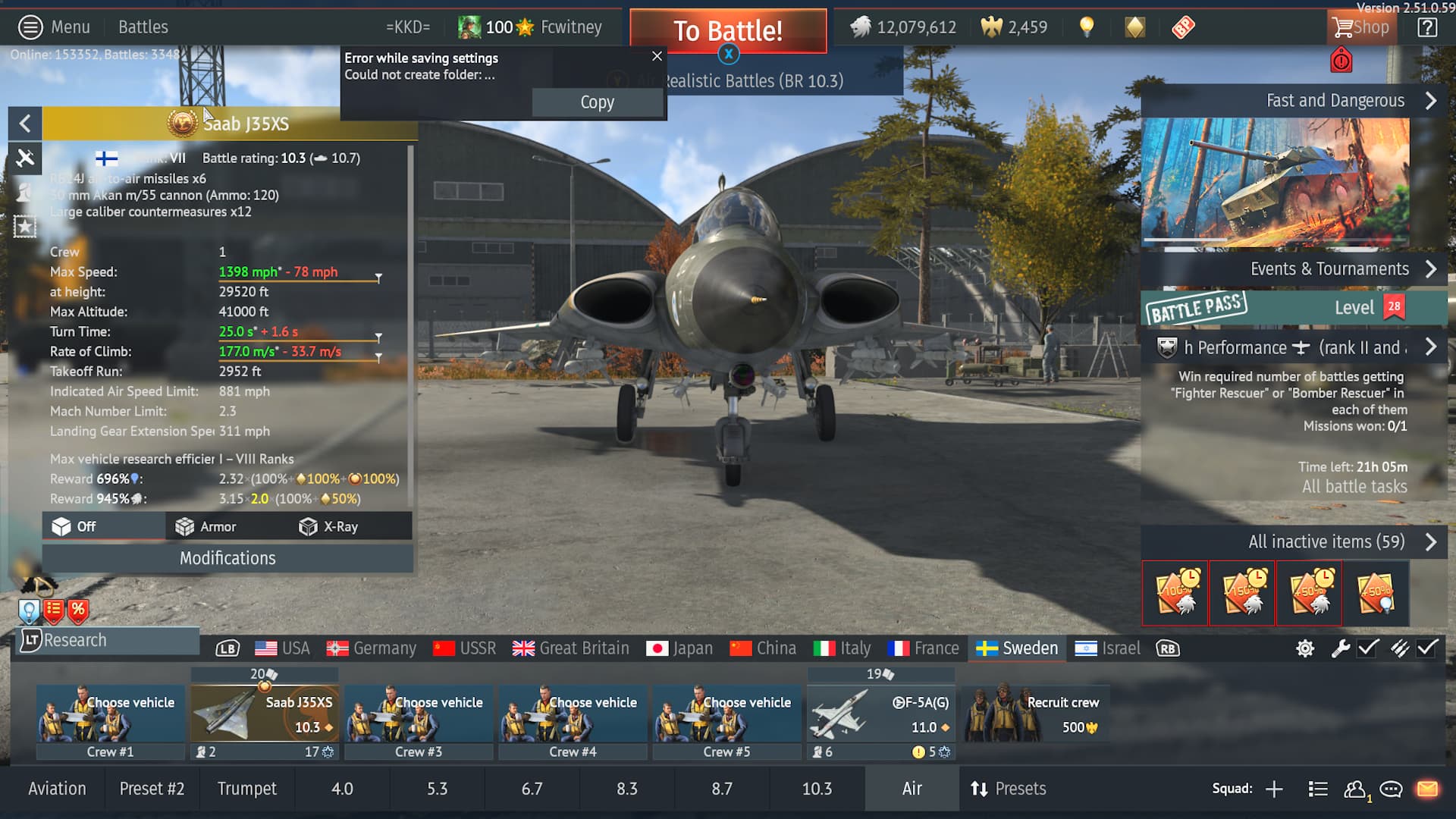Select the Germany nation tab

coord(372,648)
